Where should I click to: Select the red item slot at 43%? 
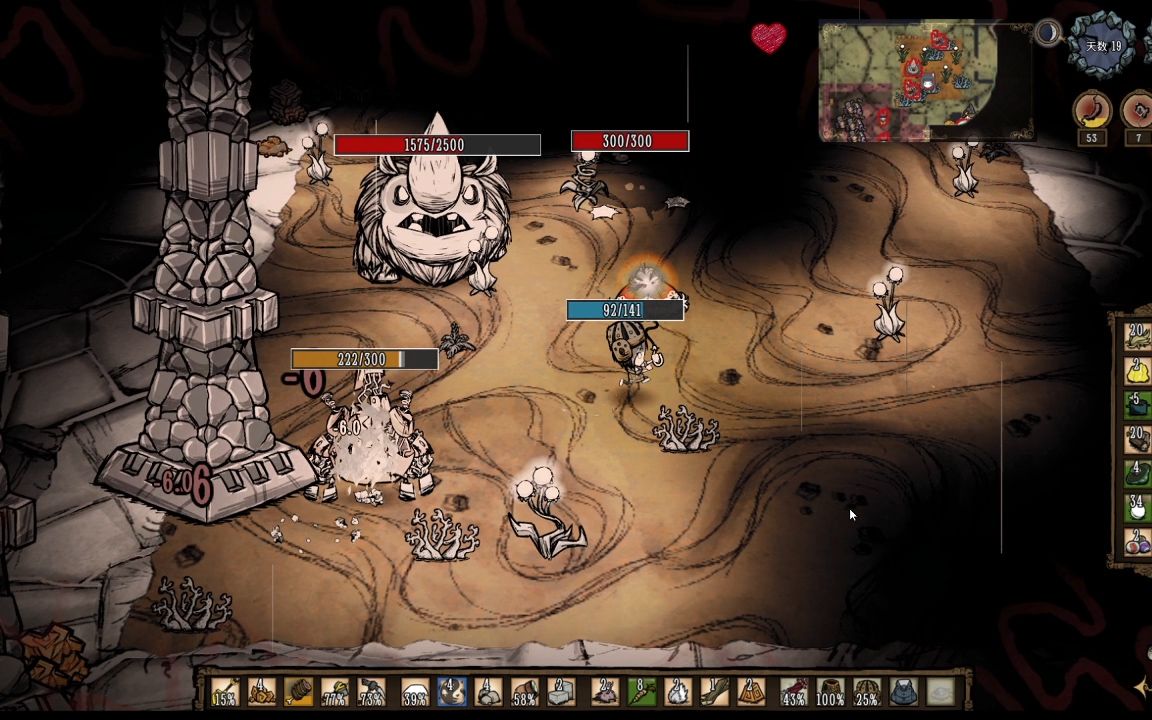794,692
